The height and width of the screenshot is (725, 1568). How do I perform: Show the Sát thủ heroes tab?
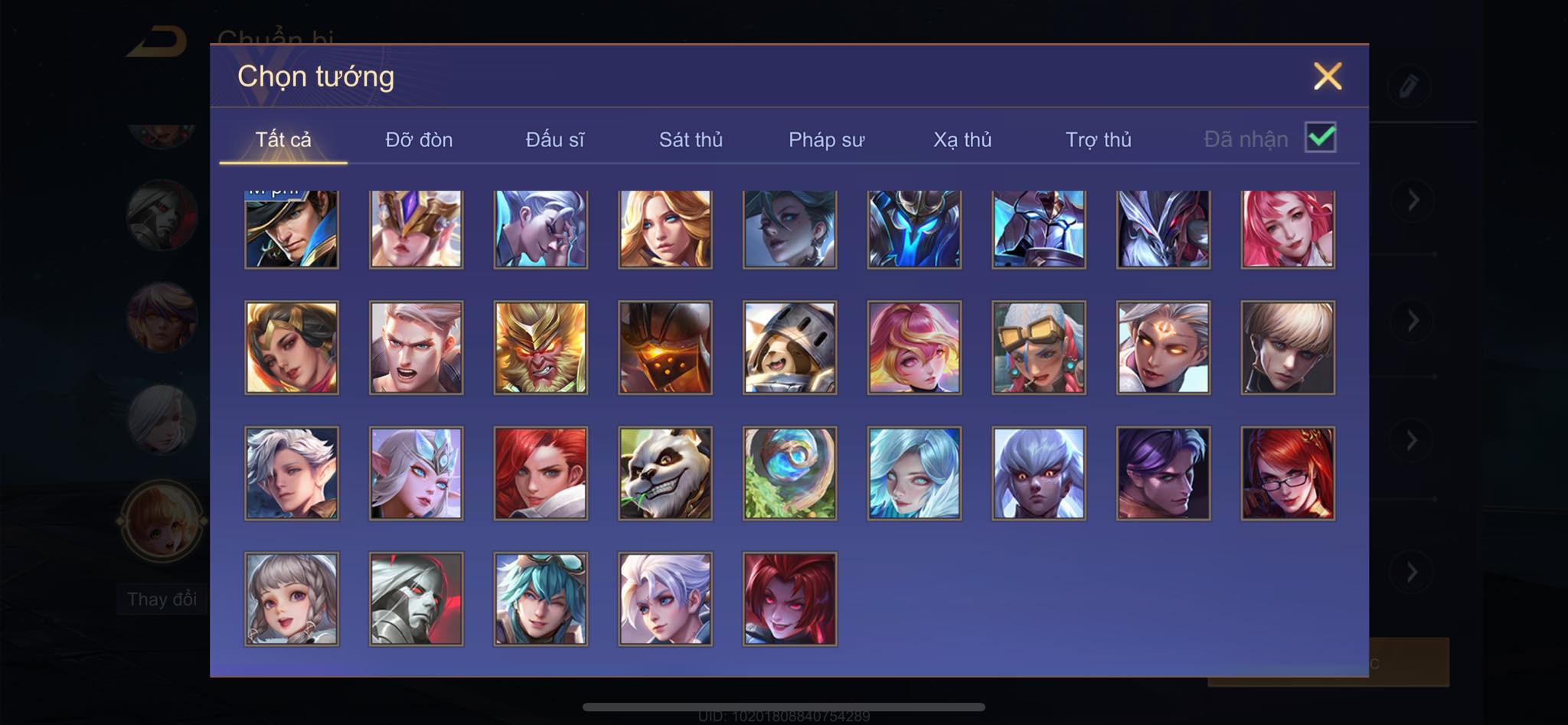click(x=691, y=140)
